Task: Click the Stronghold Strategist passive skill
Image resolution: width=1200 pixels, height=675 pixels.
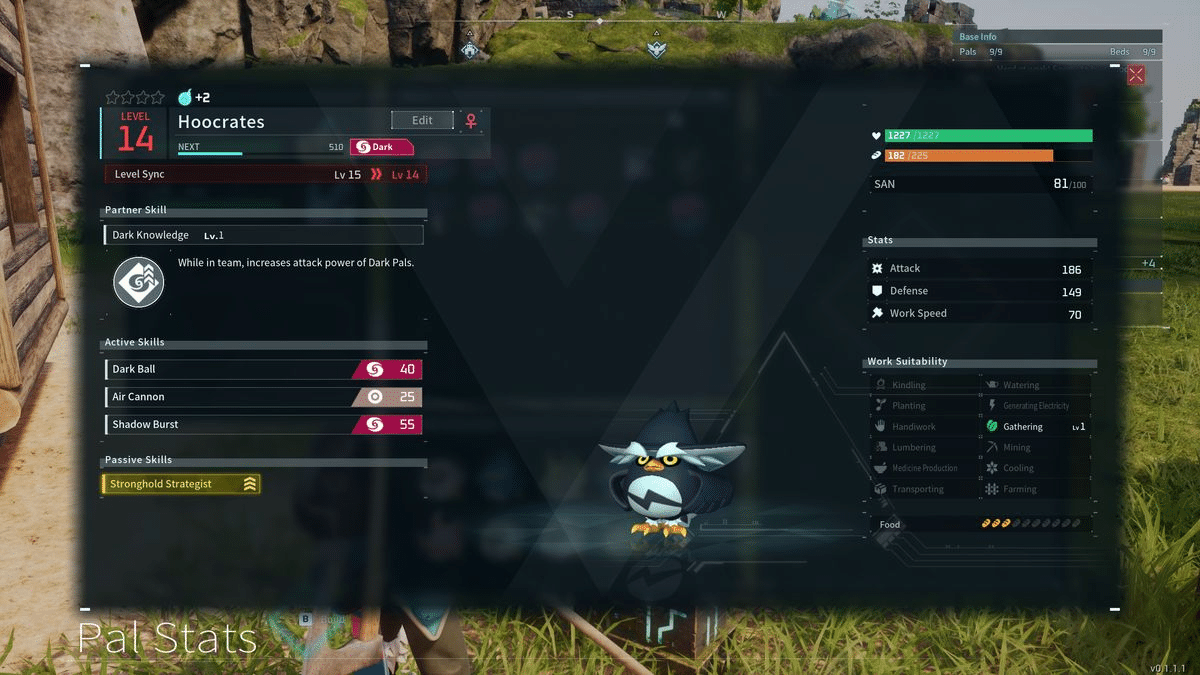Action: coord(181,484)
